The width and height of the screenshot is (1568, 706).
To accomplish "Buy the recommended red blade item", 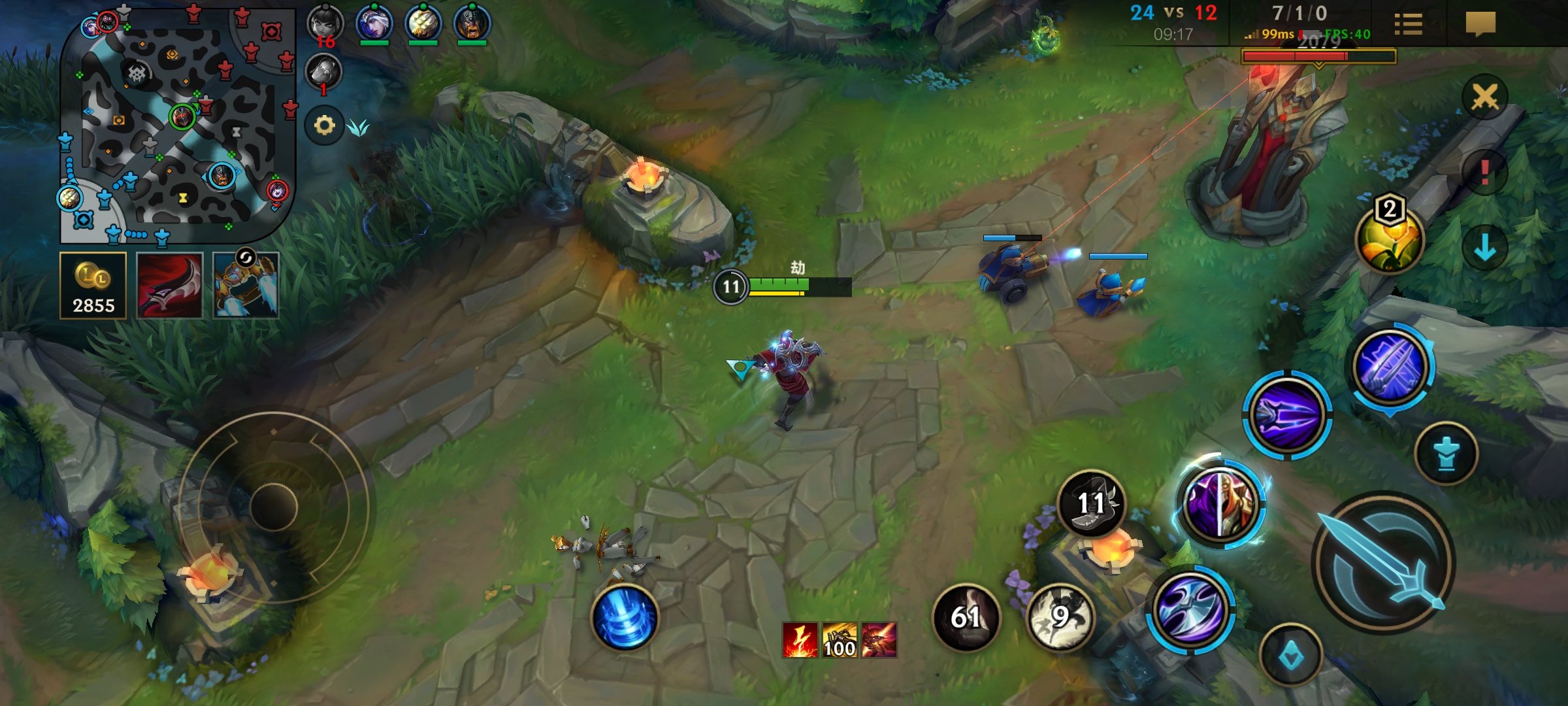I will point(169,286).
